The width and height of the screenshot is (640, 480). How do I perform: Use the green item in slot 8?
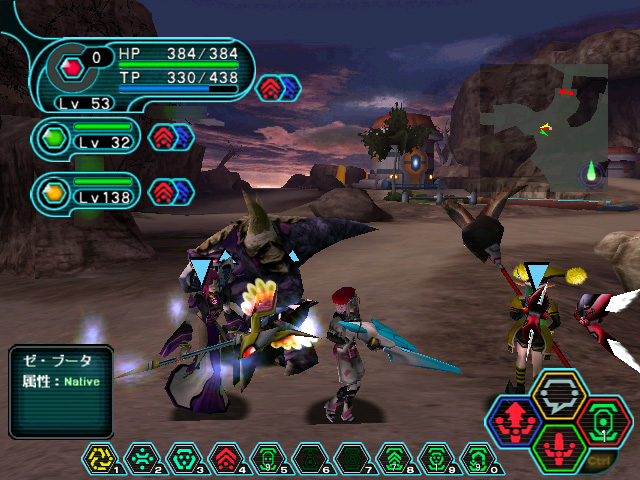tap(391, 459)
